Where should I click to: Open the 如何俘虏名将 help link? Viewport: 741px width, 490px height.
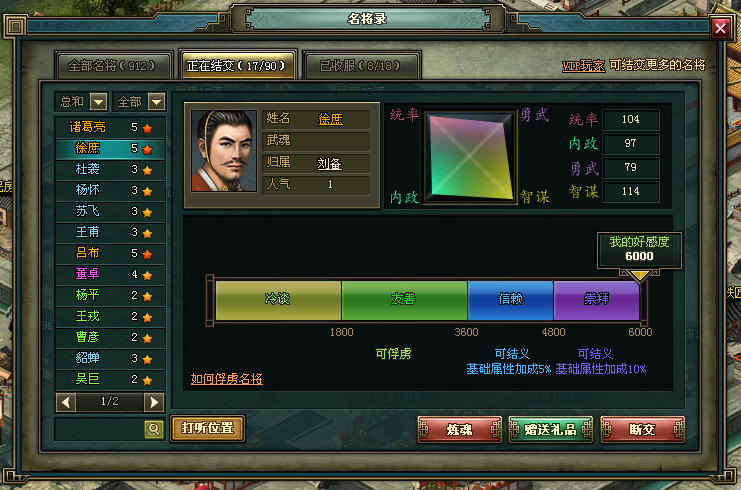tap(227, 379)
